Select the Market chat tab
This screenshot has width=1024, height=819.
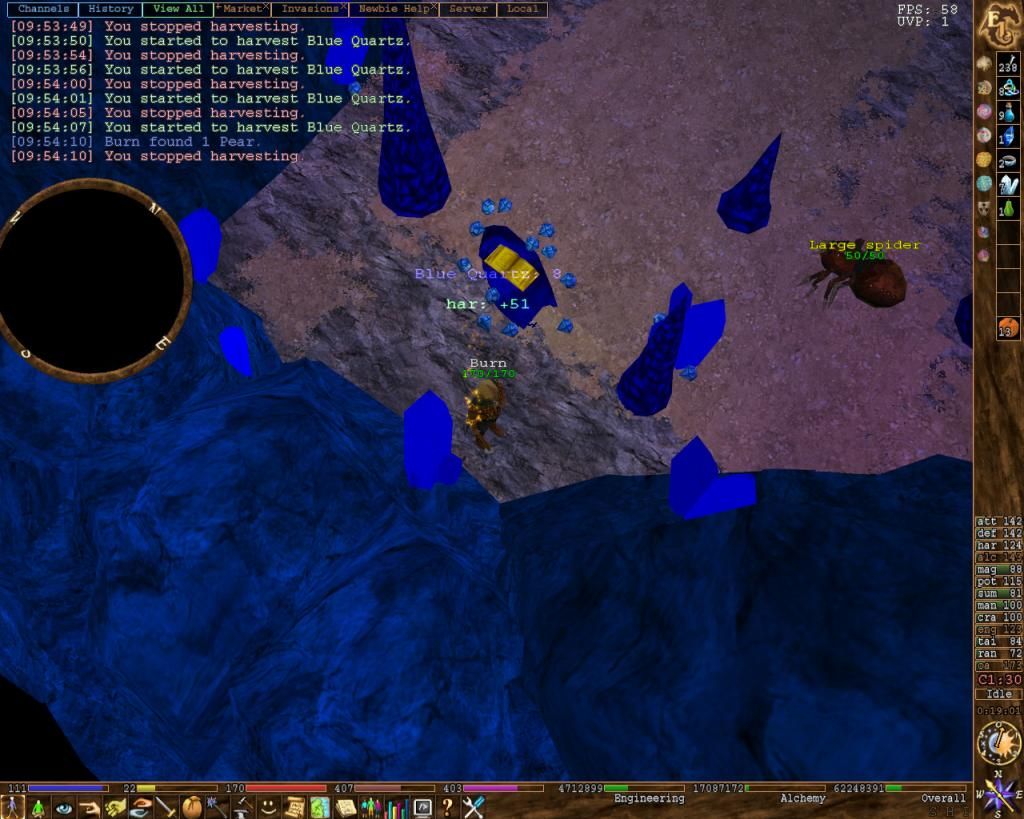coord(241,9)
